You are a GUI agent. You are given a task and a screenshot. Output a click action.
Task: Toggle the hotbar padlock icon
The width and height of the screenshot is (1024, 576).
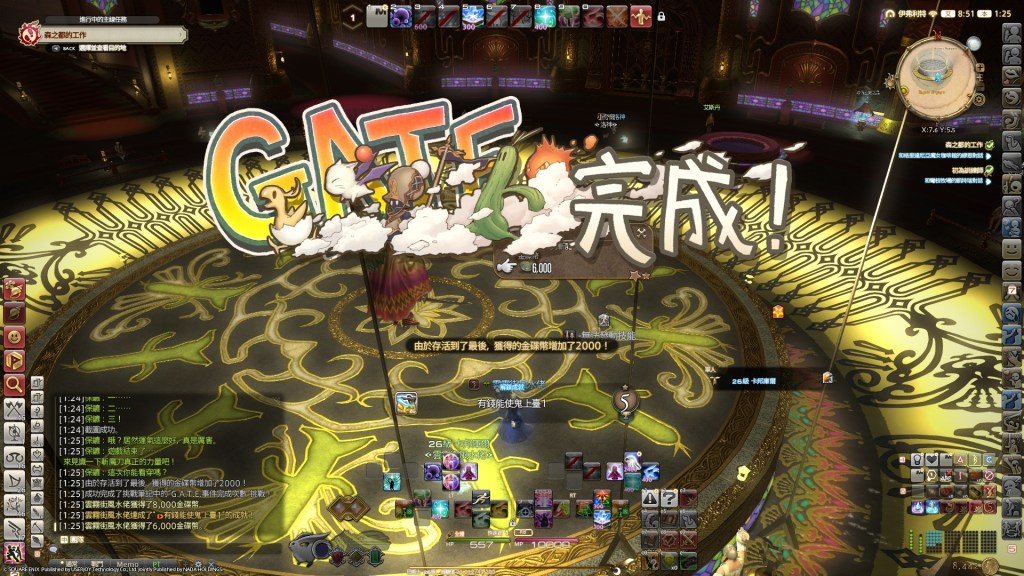(x=661, y=16)
